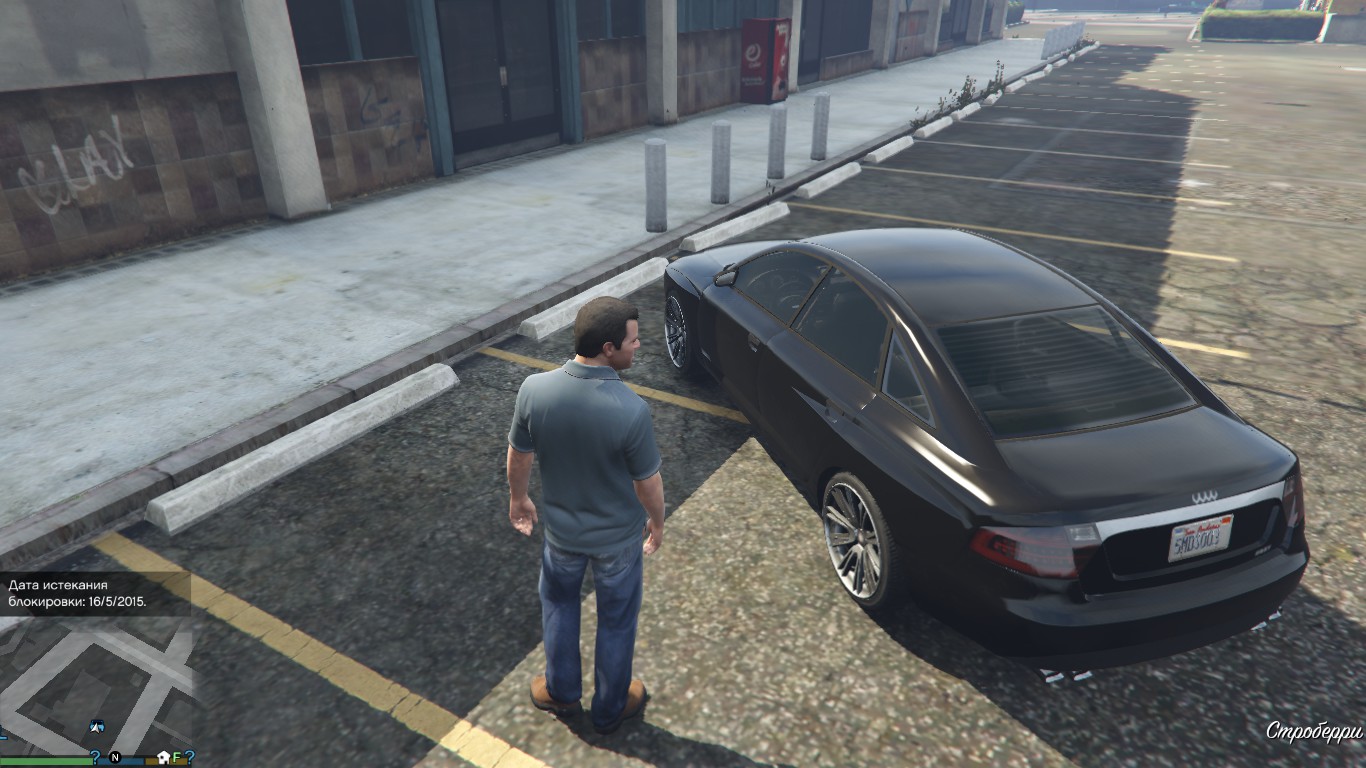Click the question mark right of F blip
Image resolution: width=1366 pixels, height=768 pixels.
(189, 757)
